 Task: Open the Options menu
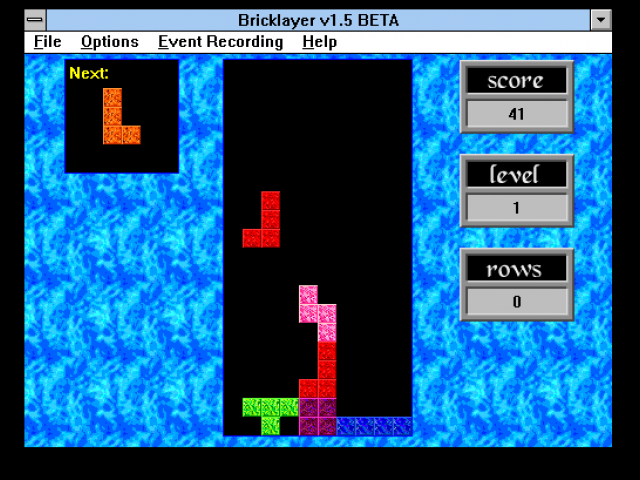point(109,42)
